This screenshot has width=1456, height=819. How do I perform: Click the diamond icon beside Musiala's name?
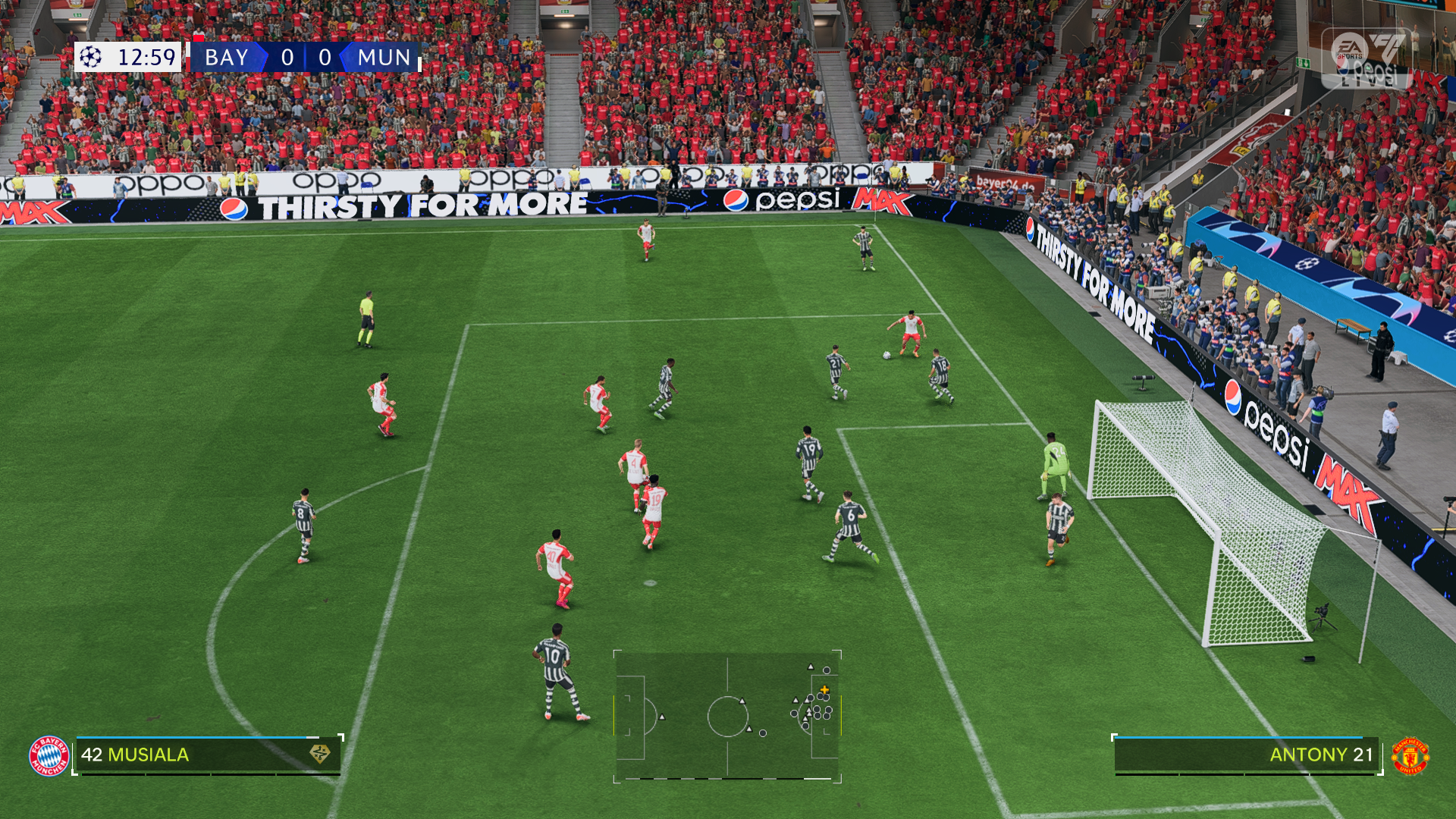(320, 754)
